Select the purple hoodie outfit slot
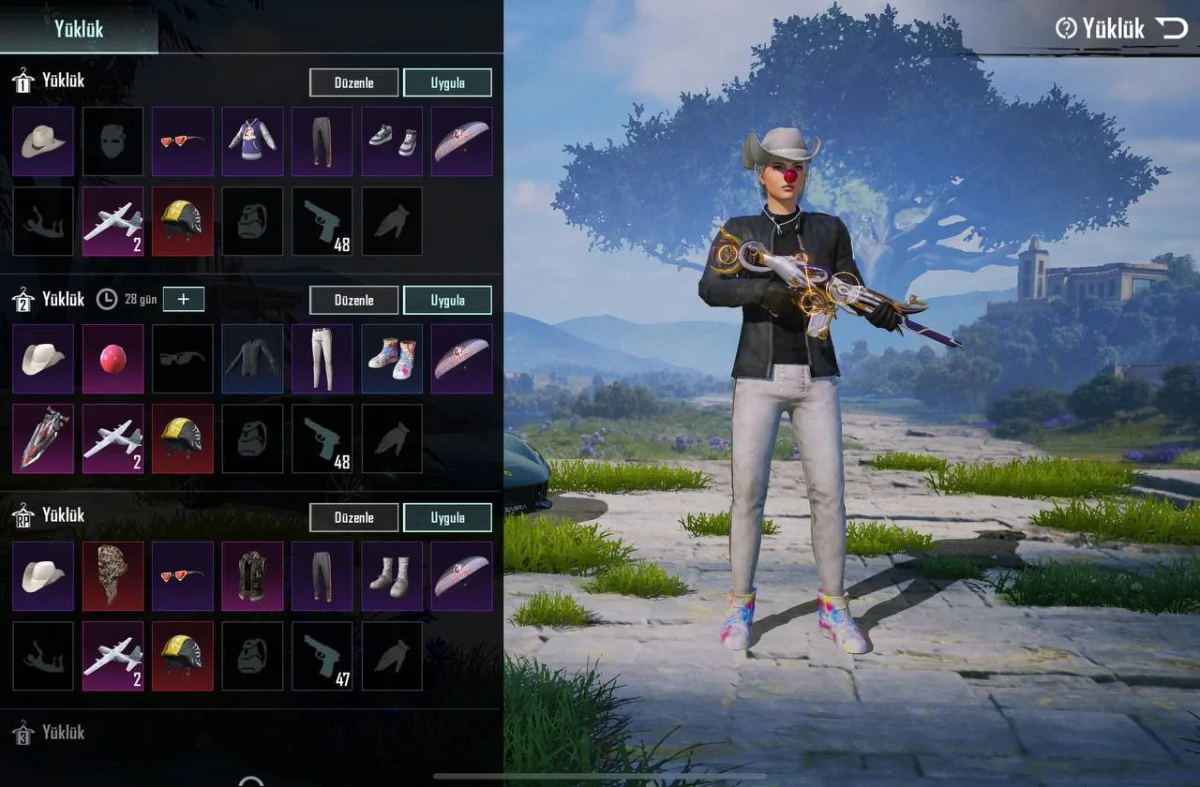The image size is (1200, 787). [252, 141]
